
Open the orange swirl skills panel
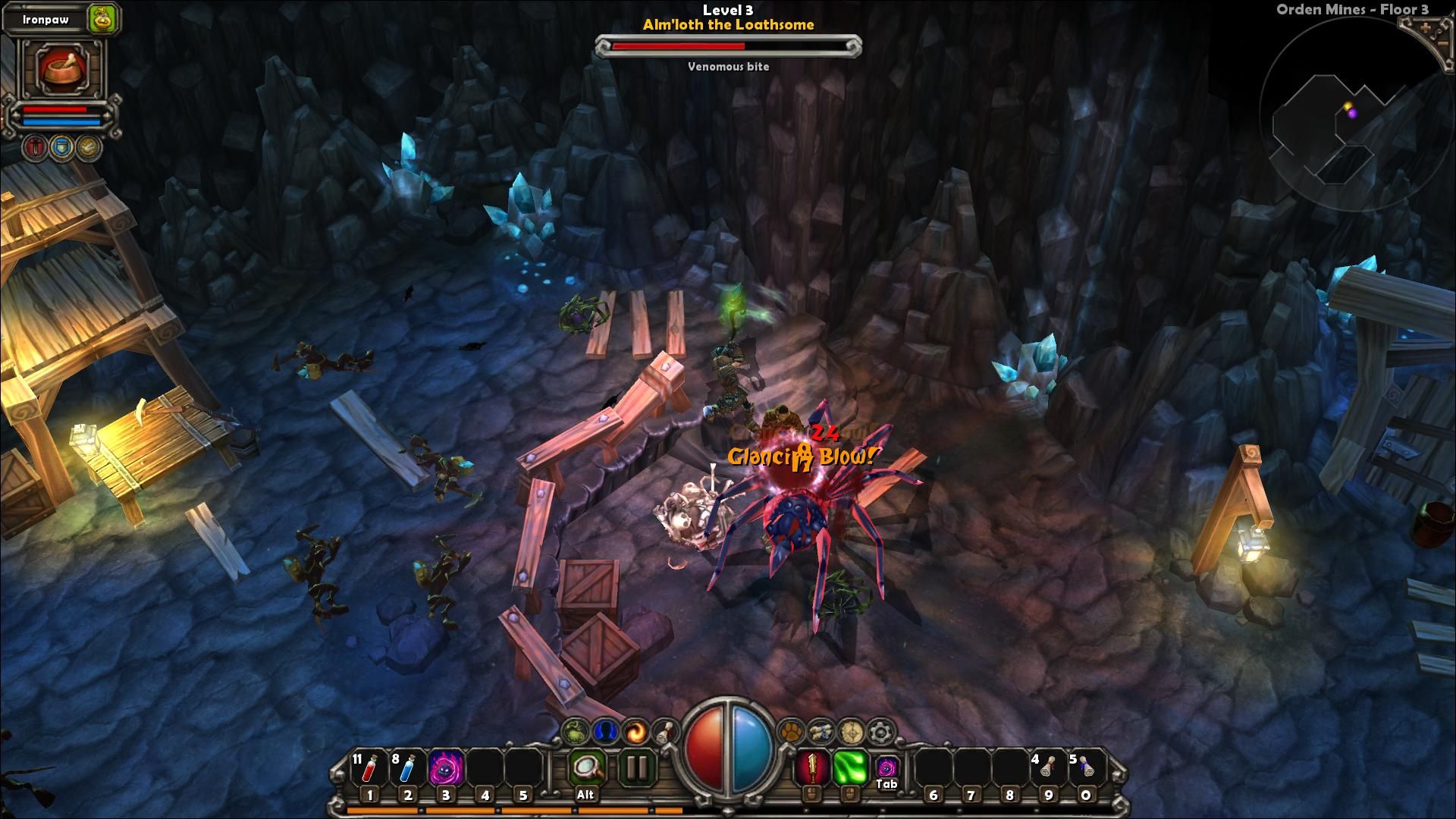tap(635, 732)
